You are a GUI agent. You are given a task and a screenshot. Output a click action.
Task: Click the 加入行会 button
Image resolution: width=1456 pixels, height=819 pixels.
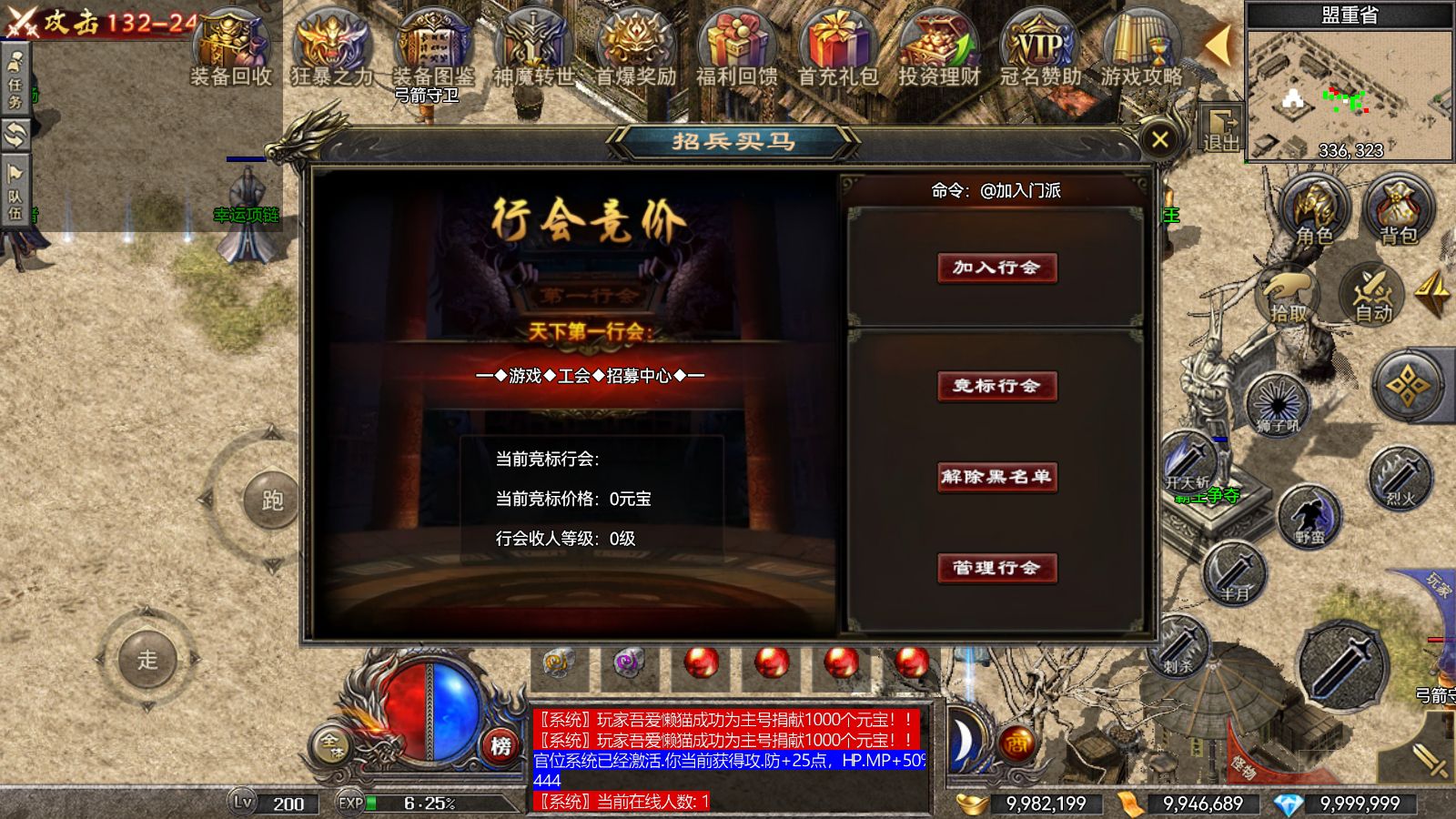(996, 269)
